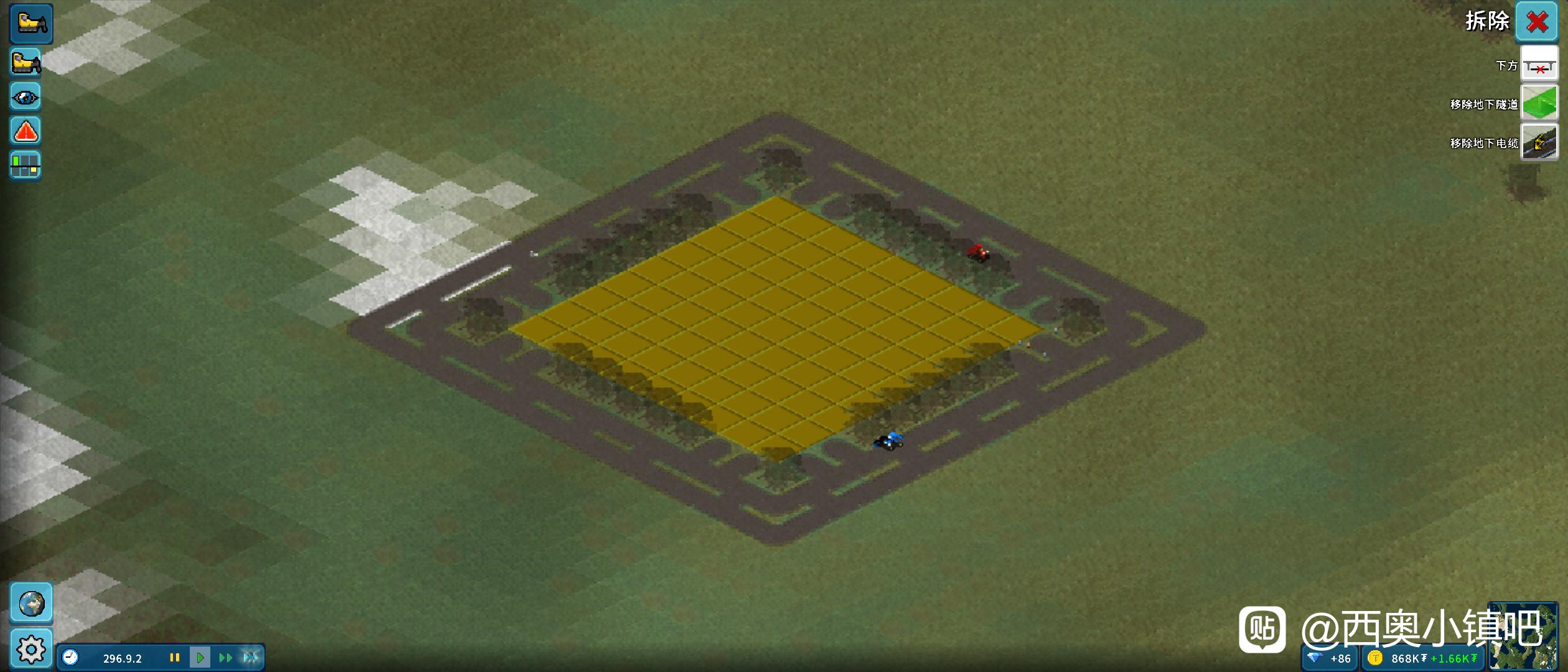
Task: Open the city statistics bars panel
Action: 26,166
